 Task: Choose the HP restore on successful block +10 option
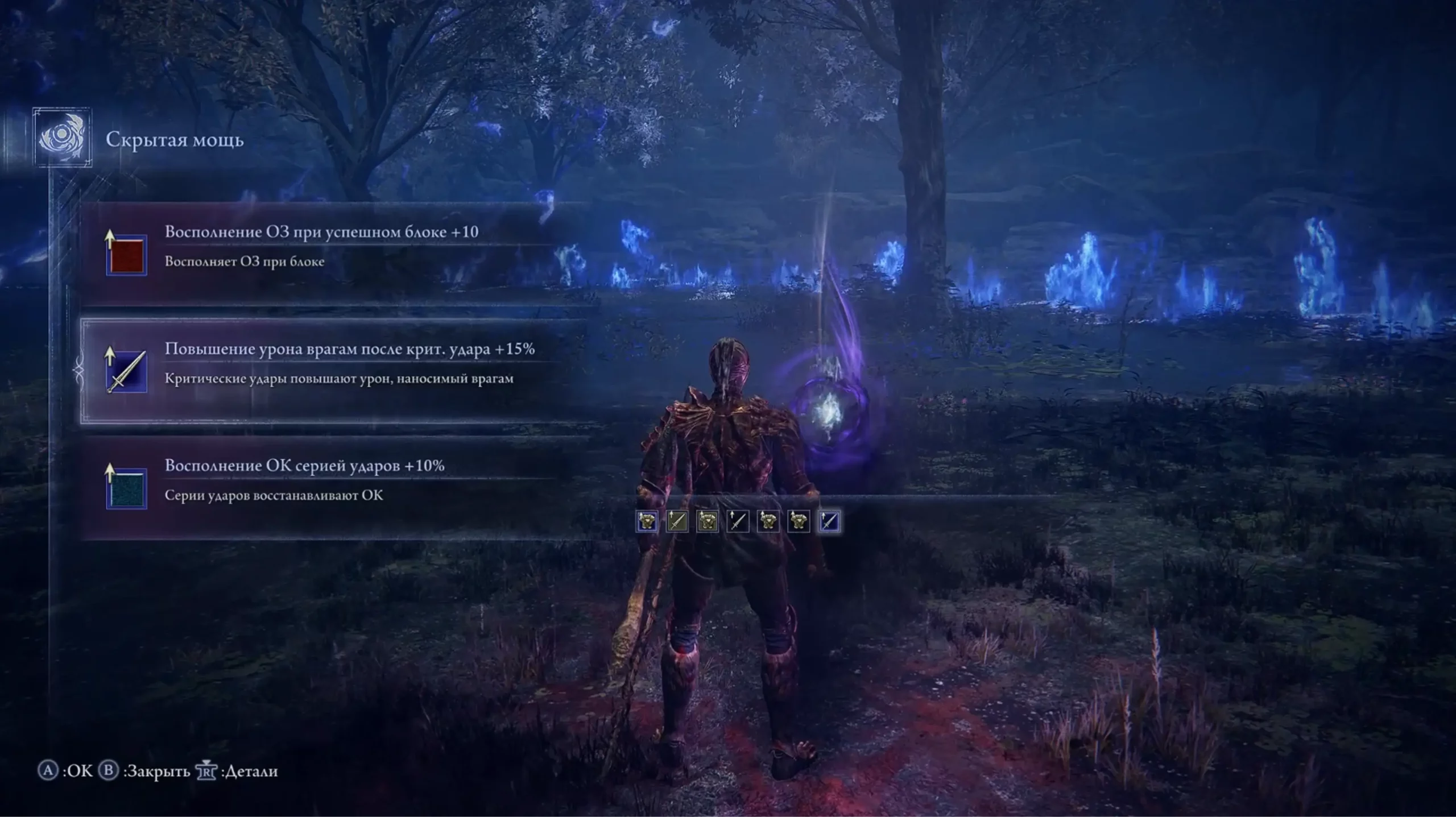tap(321, 247)
